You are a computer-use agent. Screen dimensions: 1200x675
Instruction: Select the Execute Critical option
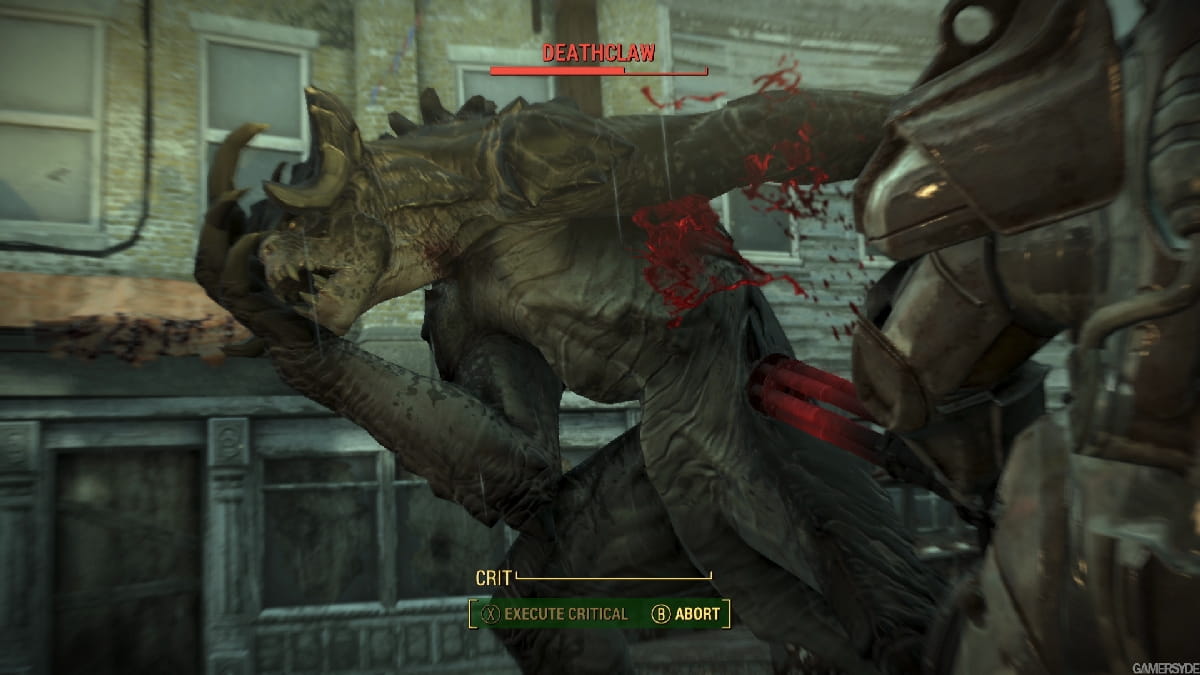[554, 614]
